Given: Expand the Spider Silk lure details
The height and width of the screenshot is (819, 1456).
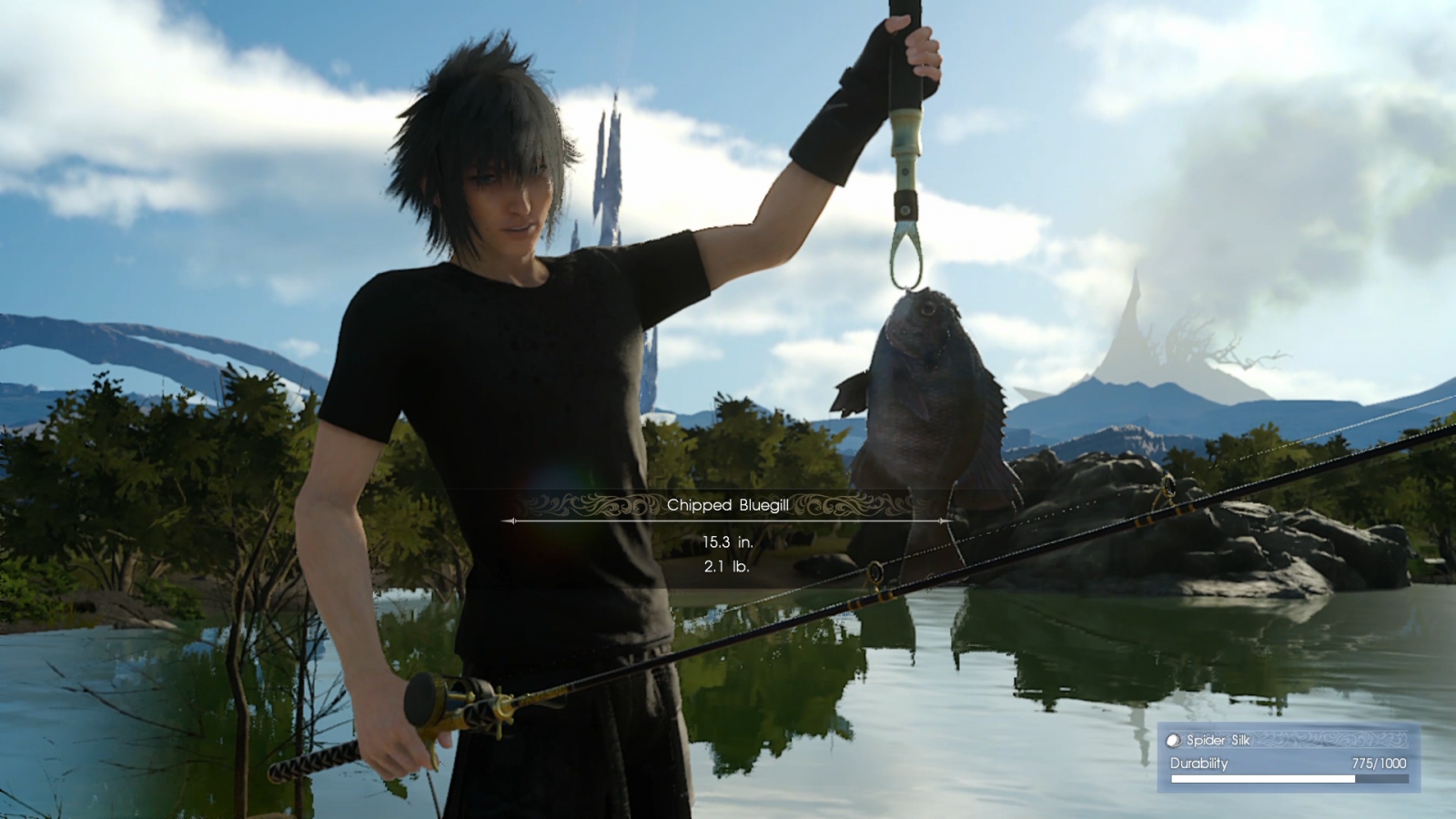Looking at the screenshot, I should 1219,740.
